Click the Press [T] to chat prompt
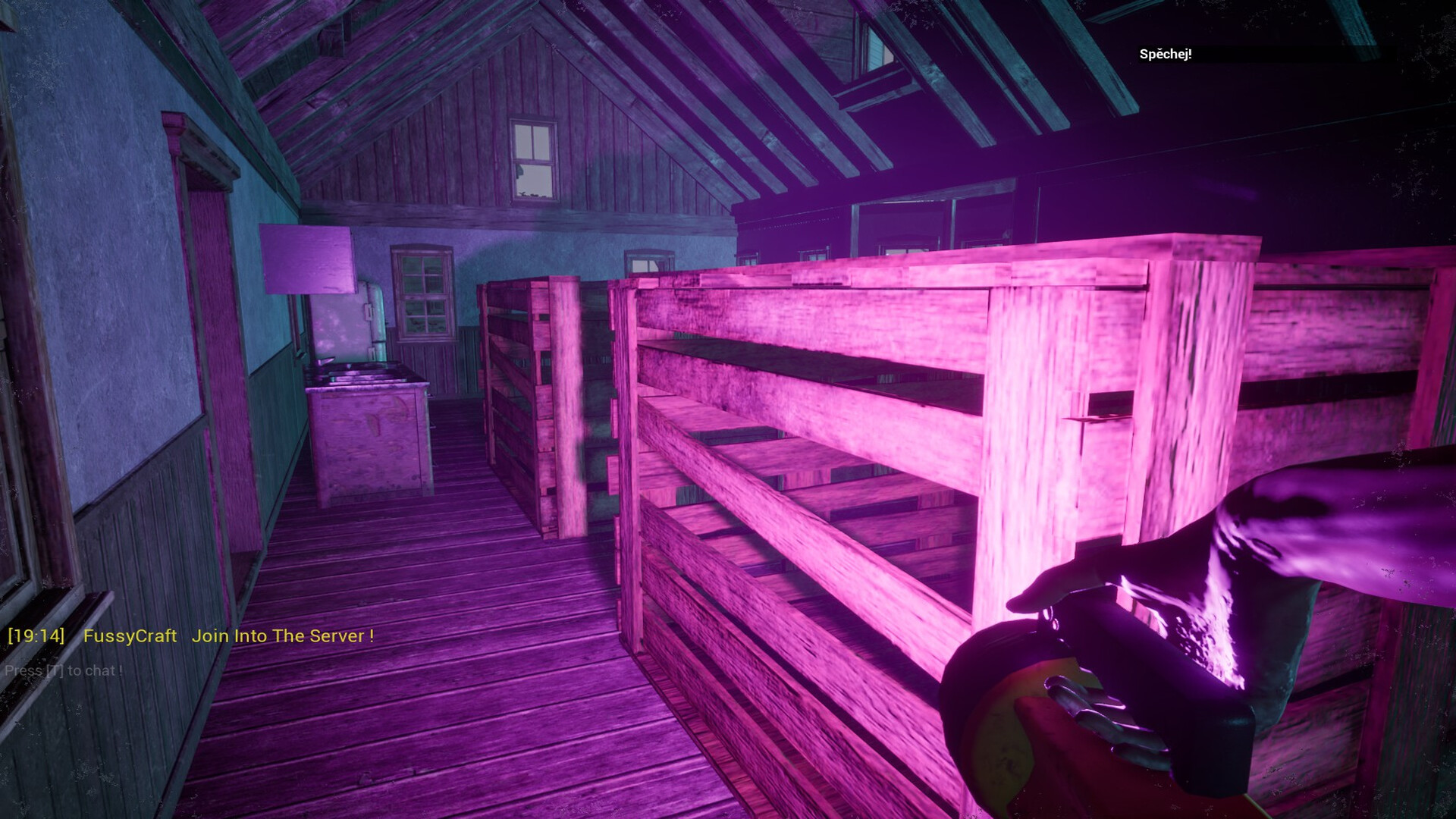 63,670
